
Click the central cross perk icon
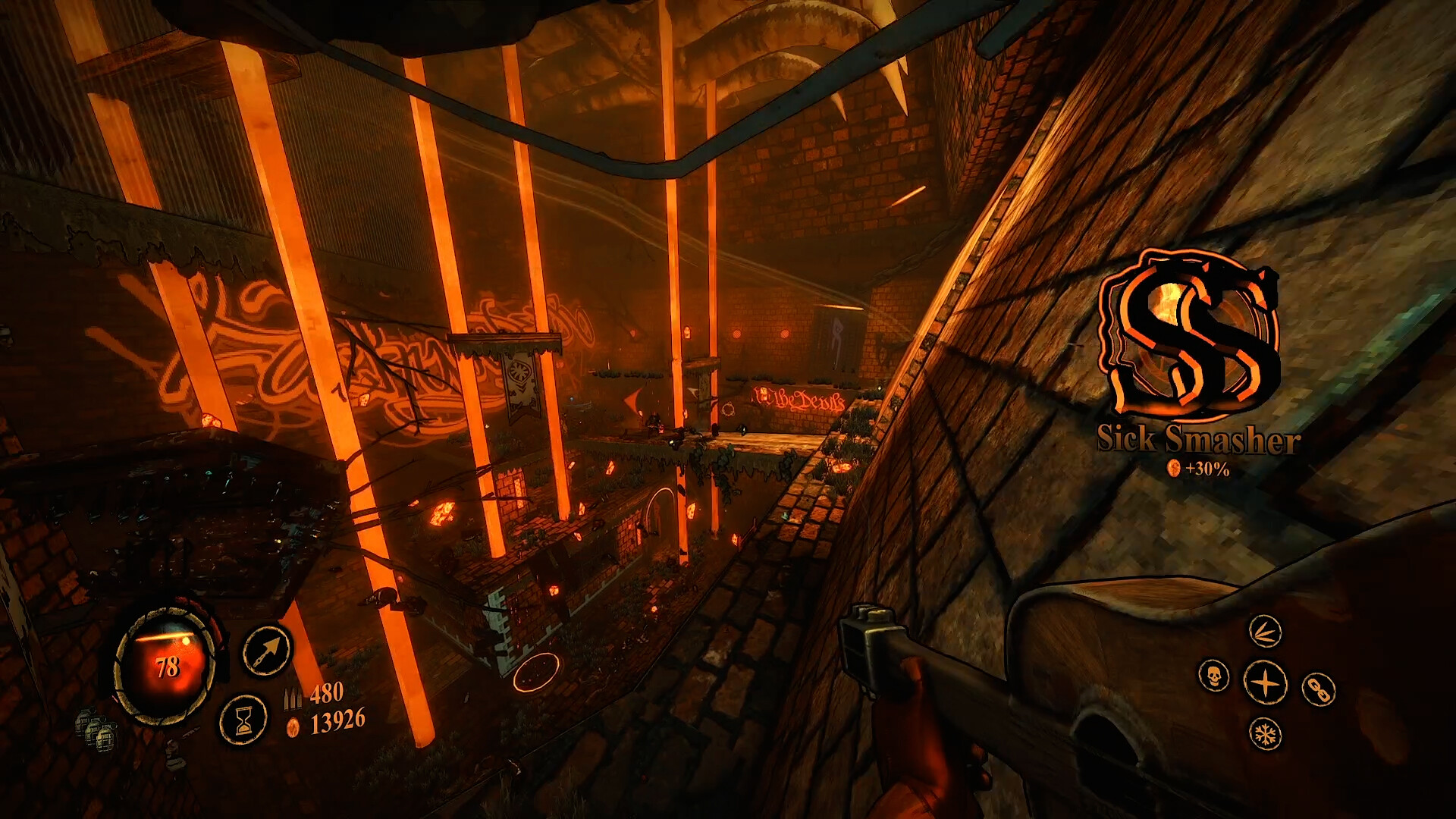click(1265, 680)
